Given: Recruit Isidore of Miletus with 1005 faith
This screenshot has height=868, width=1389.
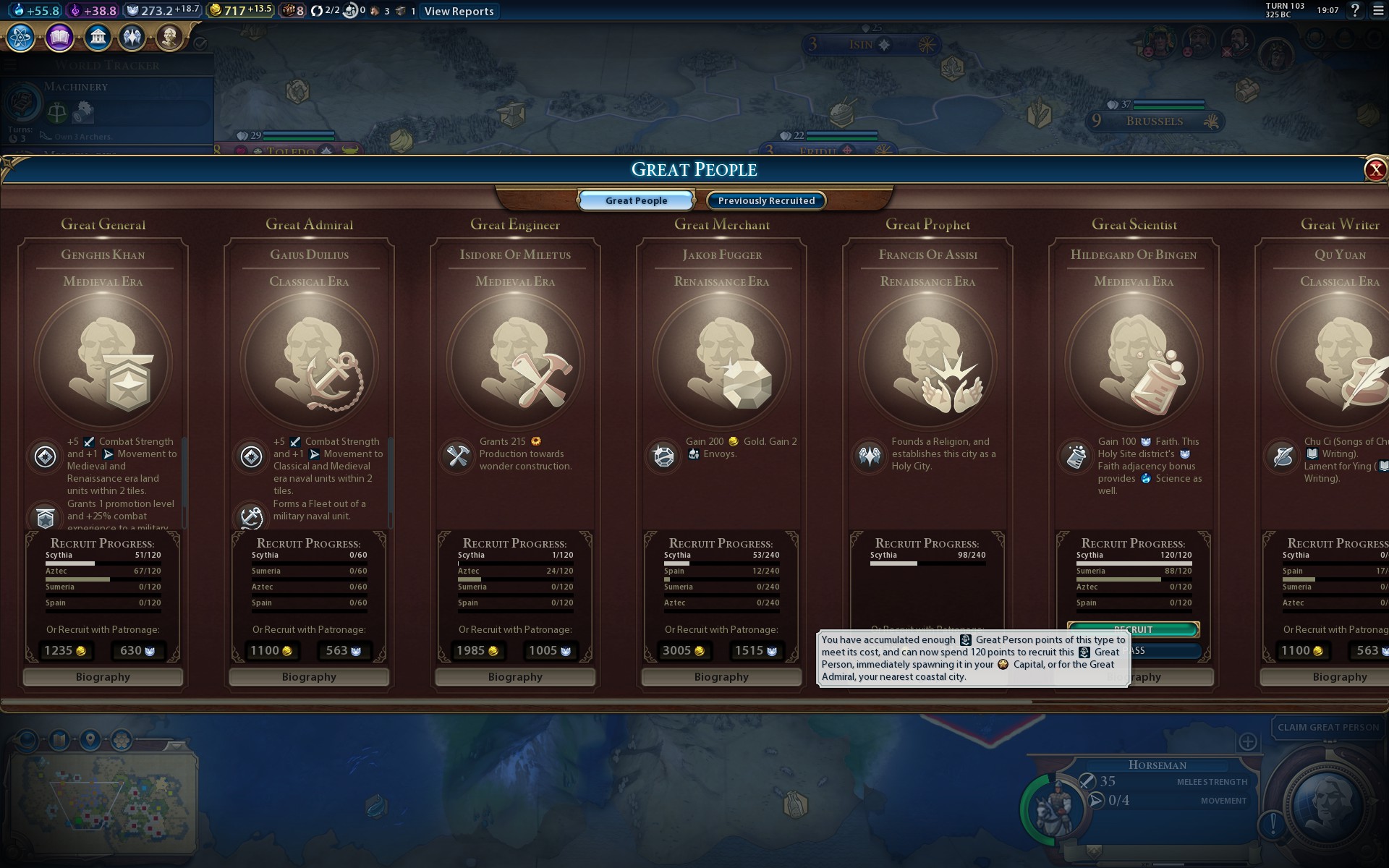Looking at the screenshot, I should tap(550, 651).
